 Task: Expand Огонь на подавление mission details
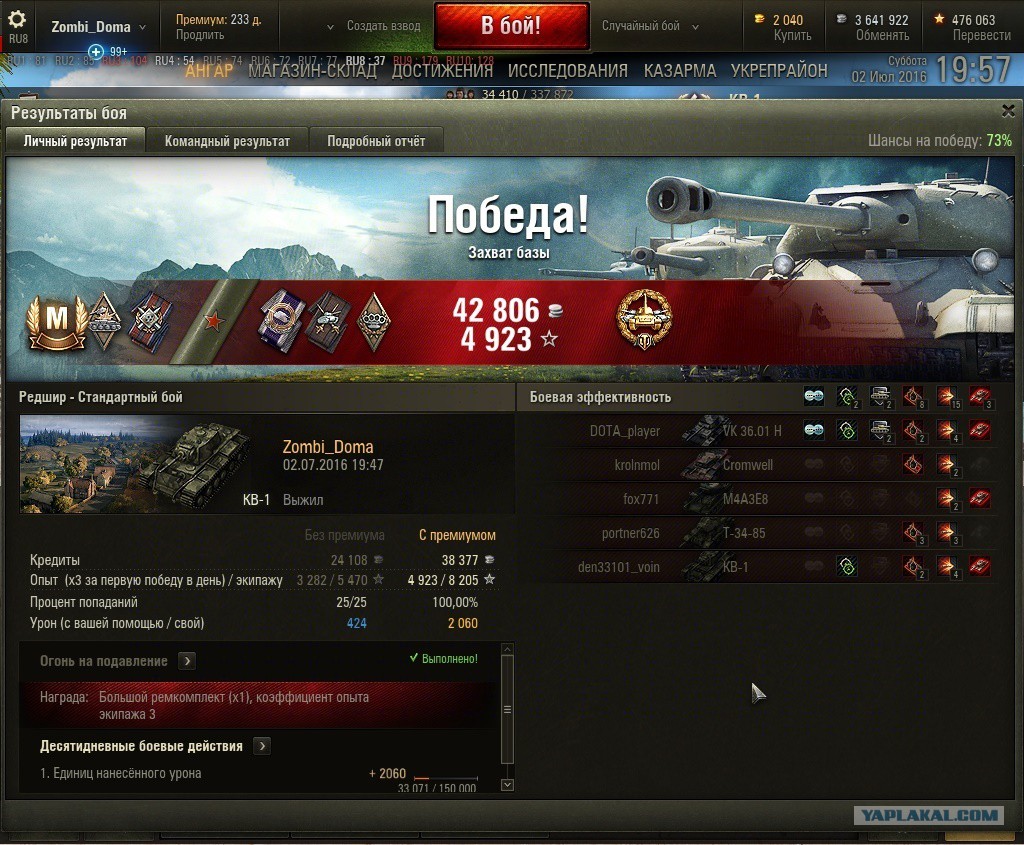[x=187, y=661]
